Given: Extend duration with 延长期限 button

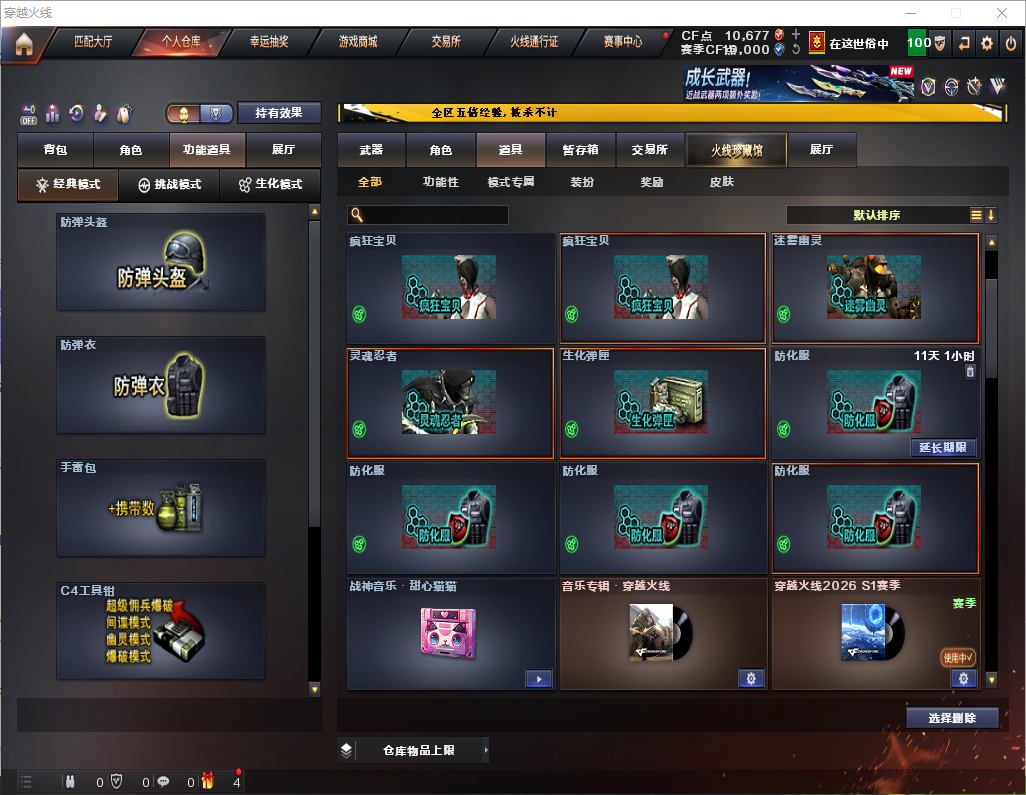Looking at the screenshot, I should coord(942,447).
